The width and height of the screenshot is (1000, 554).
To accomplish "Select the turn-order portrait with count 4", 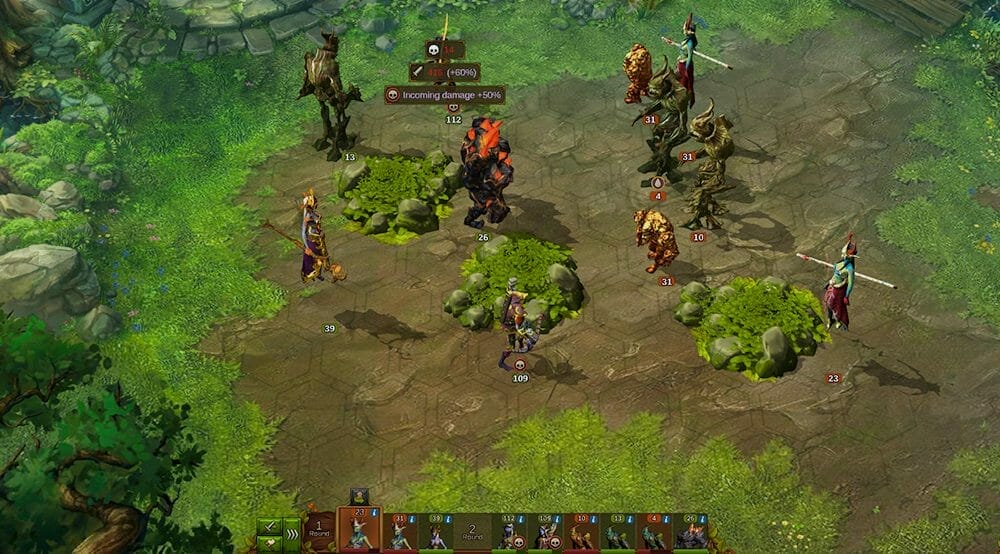I will click(654, 533).
